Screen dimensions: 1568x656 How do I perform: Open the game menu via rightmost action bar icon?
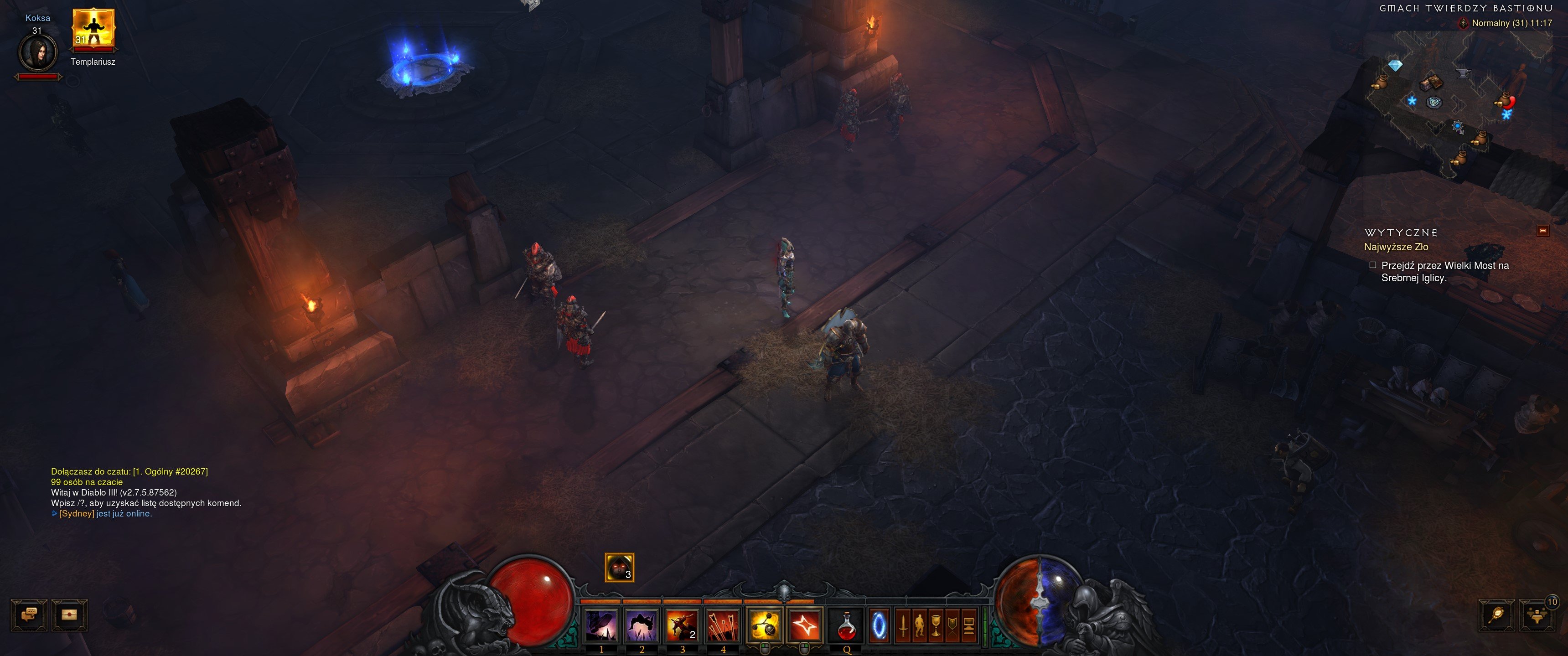(968, 624)
